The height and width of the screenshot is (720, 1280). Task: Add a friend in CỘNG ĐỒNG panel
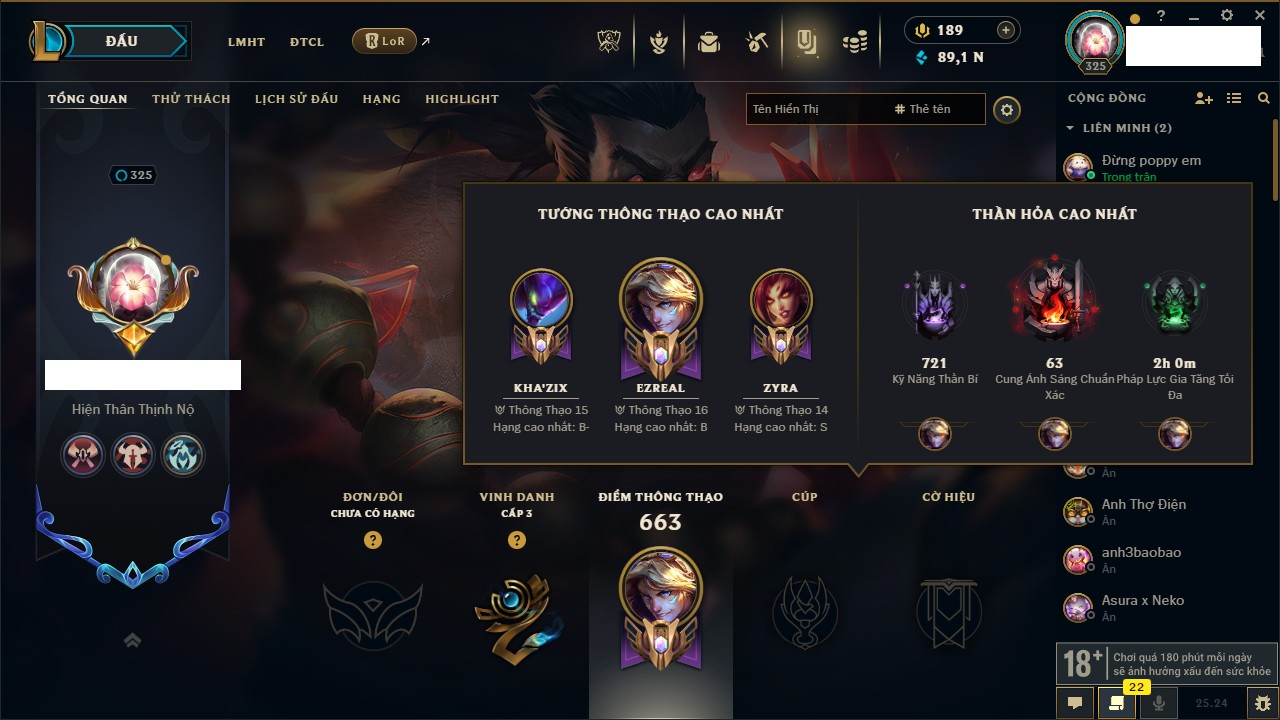(x=1204, y=98)
